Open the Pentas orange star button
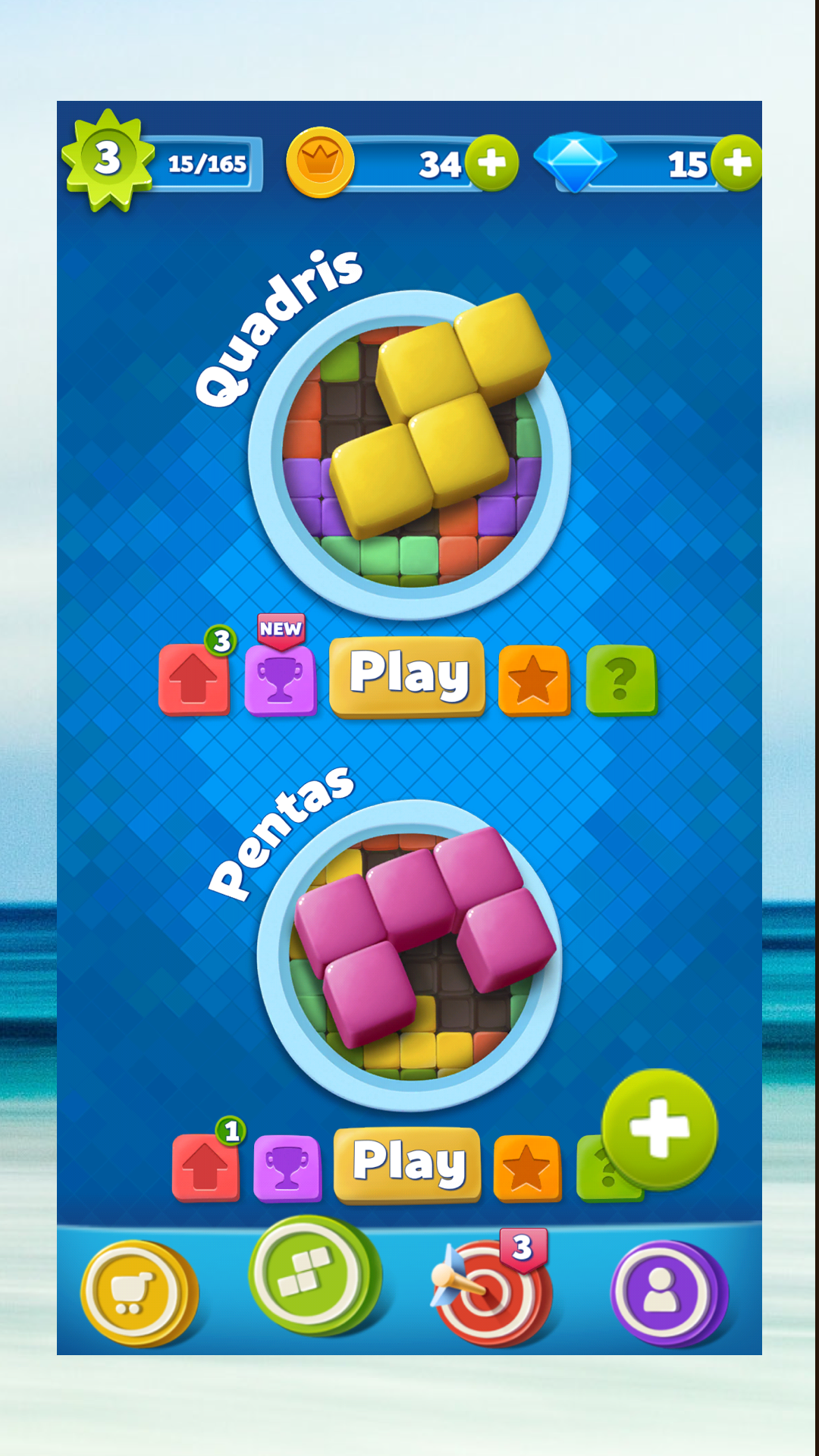819x1456 pixels. pos(527,1168)
